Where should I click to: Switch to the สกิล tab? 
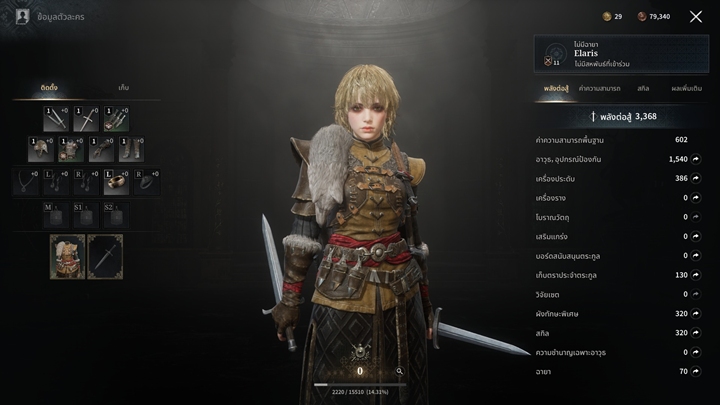point(645,89)
